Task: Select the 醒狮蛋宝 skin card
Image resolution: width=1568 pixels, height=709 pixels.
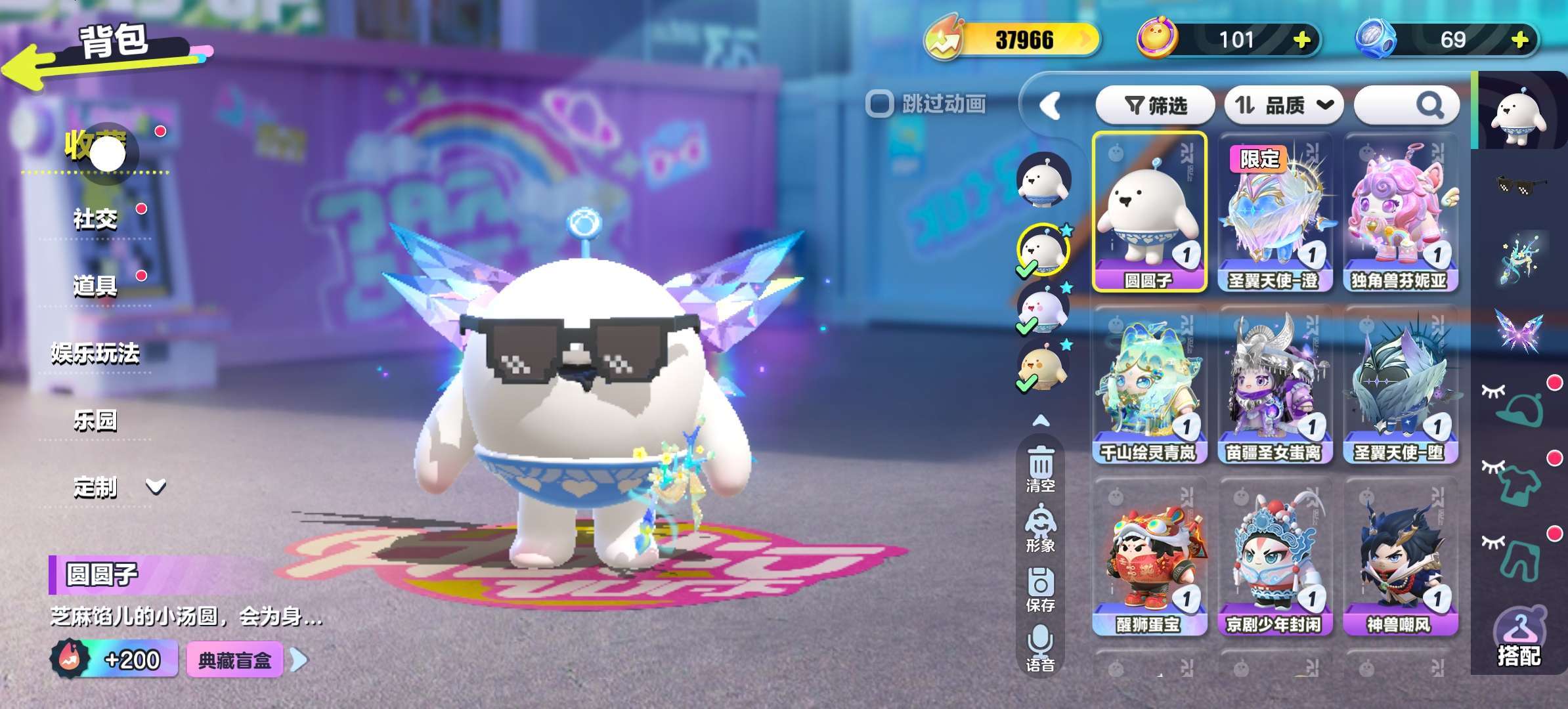Action: (1148, 558)
